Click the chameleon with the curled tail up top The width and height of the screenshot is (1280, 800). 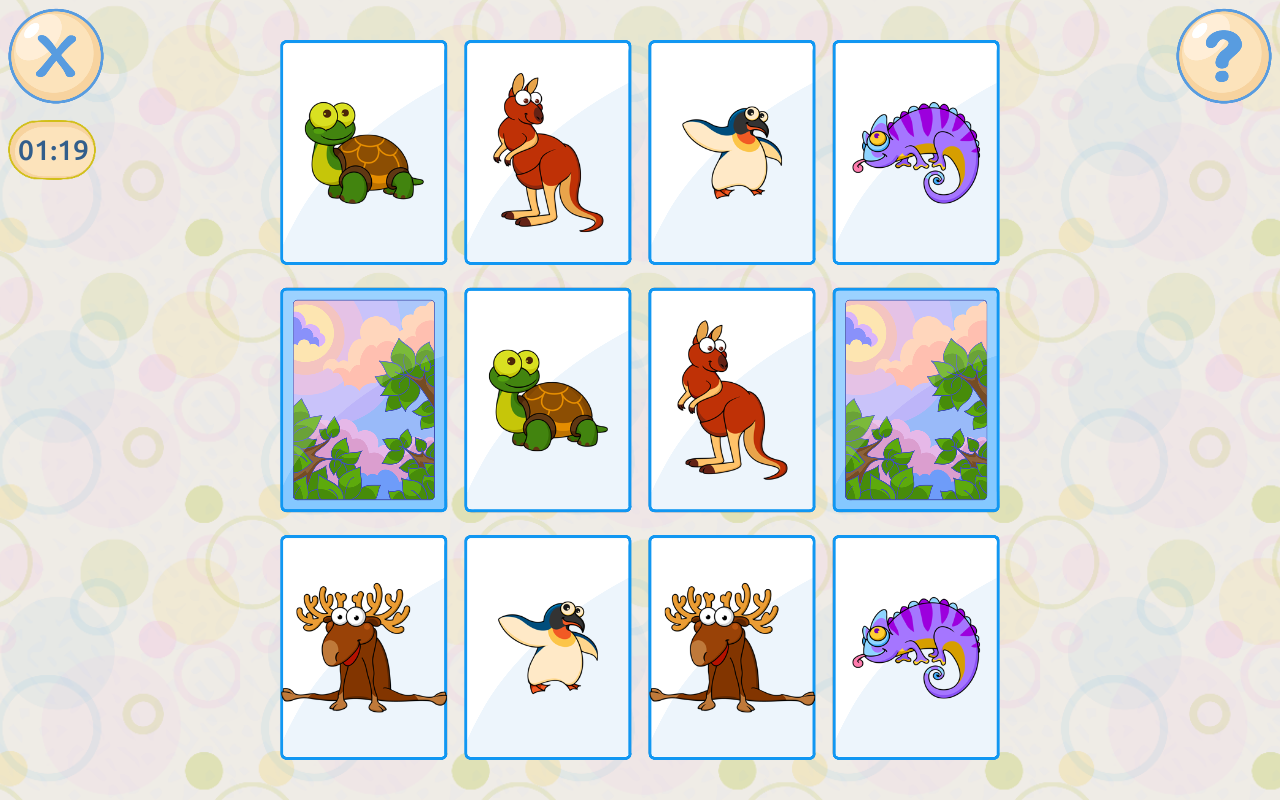click(915, 150)
